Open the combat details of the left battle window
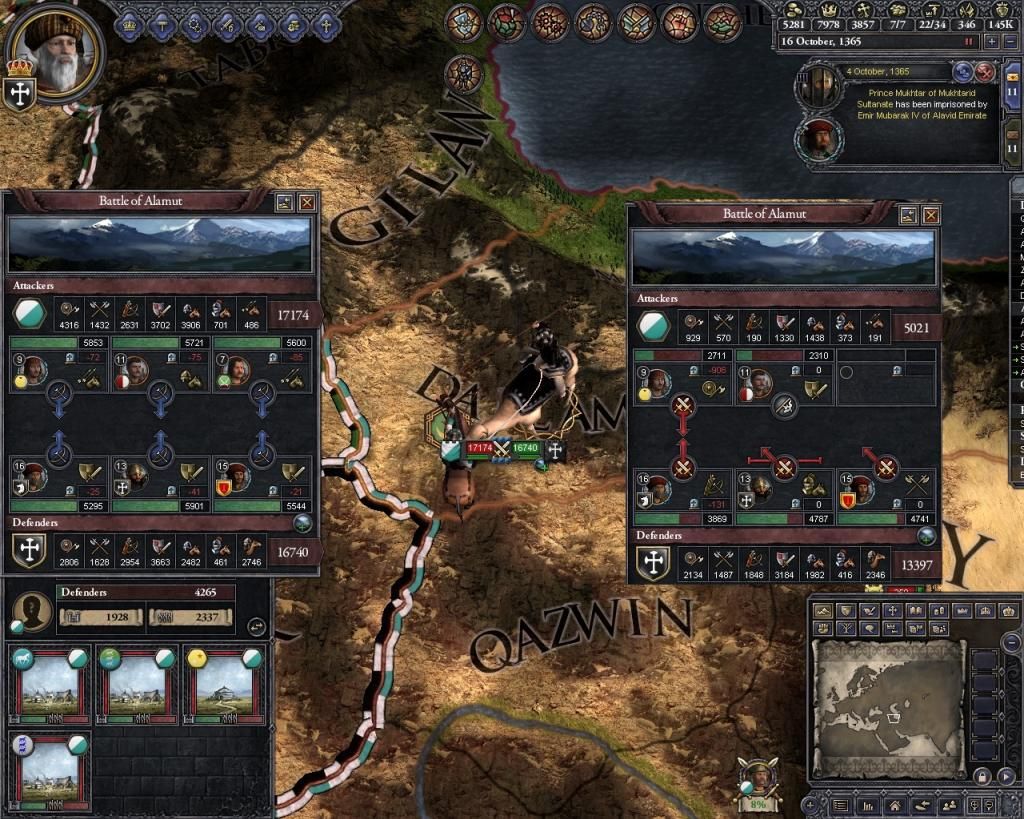The height and width of the screenshot is (819, 1024). pos(285,201)
